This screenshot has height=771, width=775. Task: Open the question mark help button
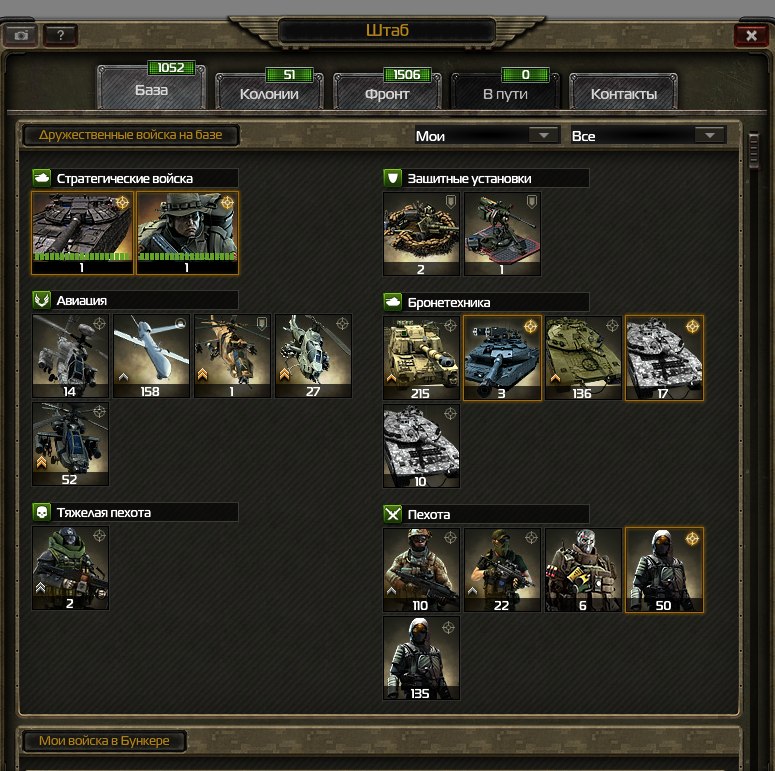click(60, 35)
